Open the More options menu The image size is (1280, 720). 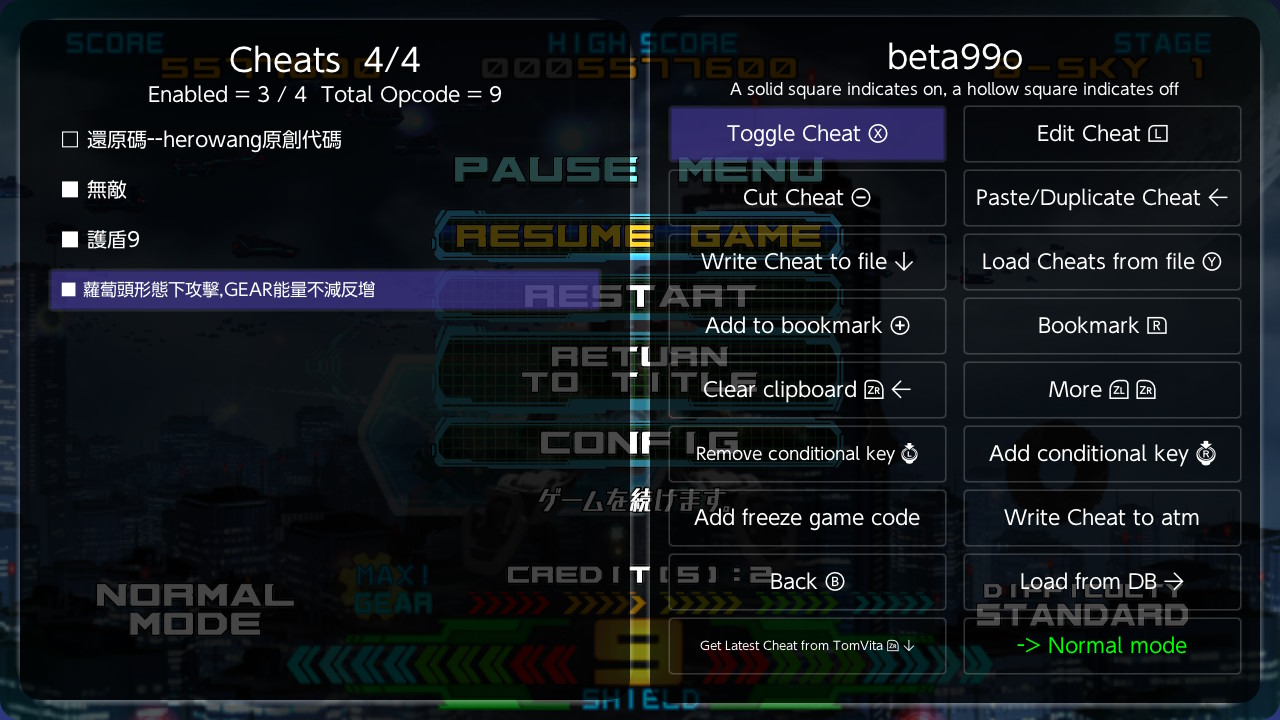(x=1101, y=389)
